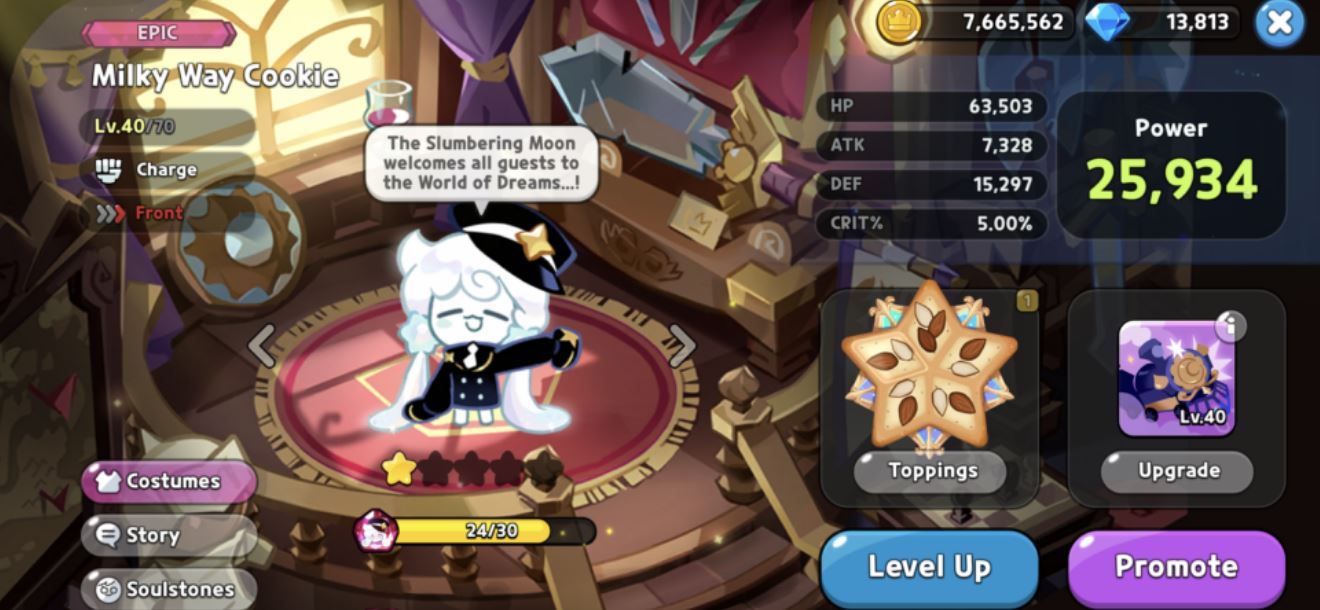Upgrade the cookie's skill
Image resolution: width=1320 pixels, height=610 pixels.
tap(1177, 470)
